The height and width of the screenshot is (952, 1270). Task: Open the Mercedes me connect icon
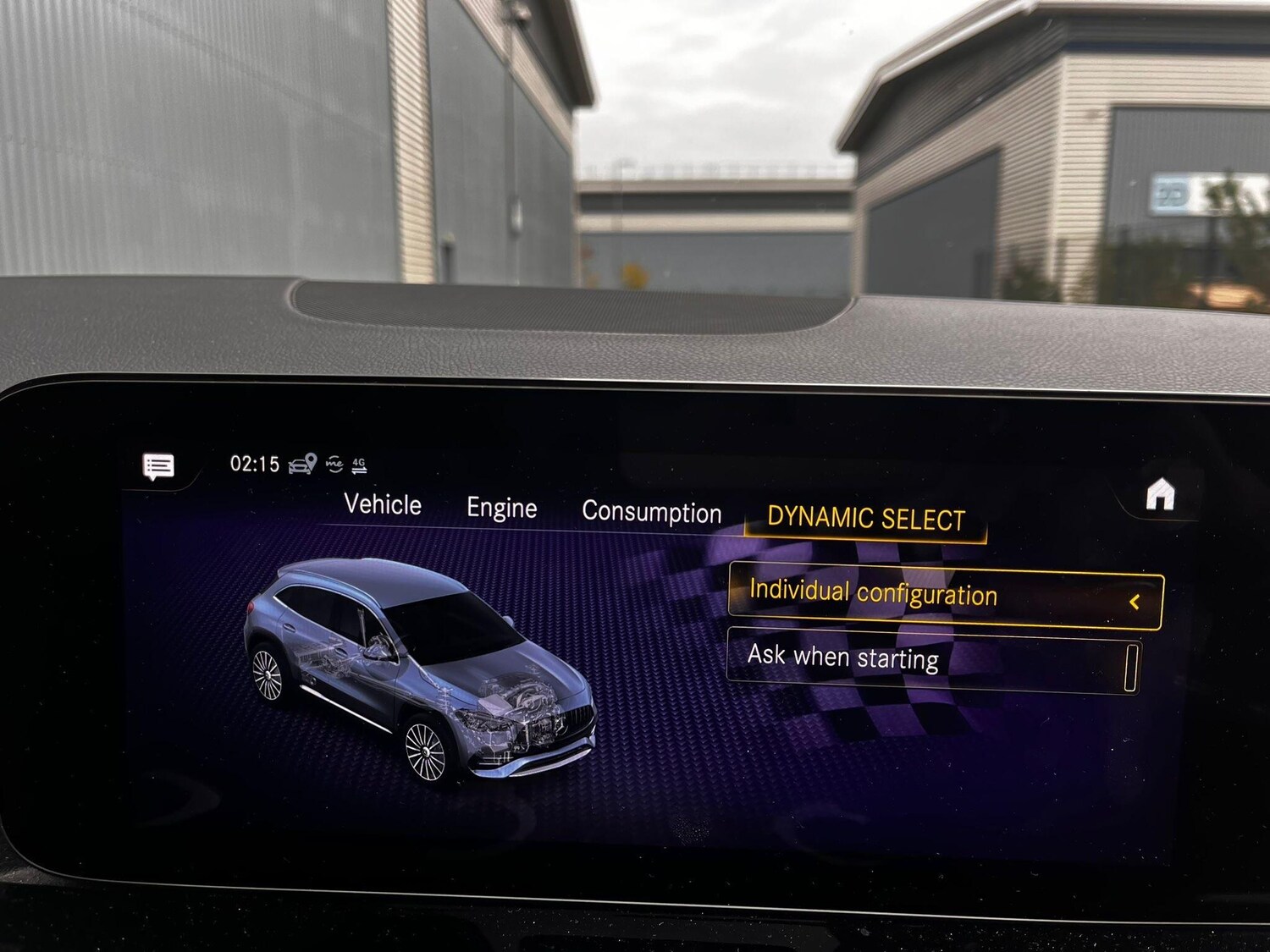pyautogui.click(x=337, y=462)
